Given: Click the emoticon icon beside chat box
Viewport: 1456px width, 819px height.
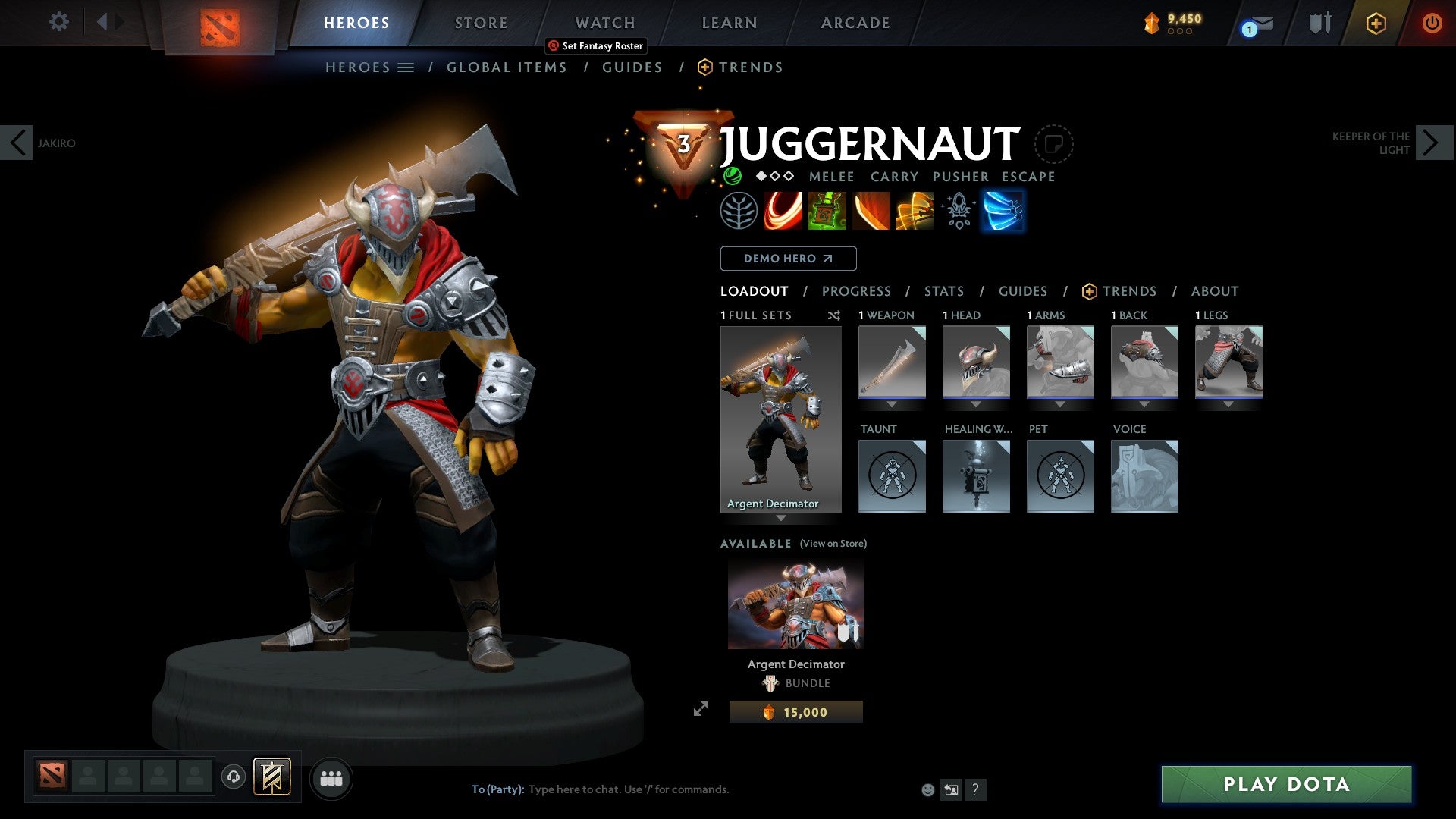Looking at the screenshot, I should (926, 789).
